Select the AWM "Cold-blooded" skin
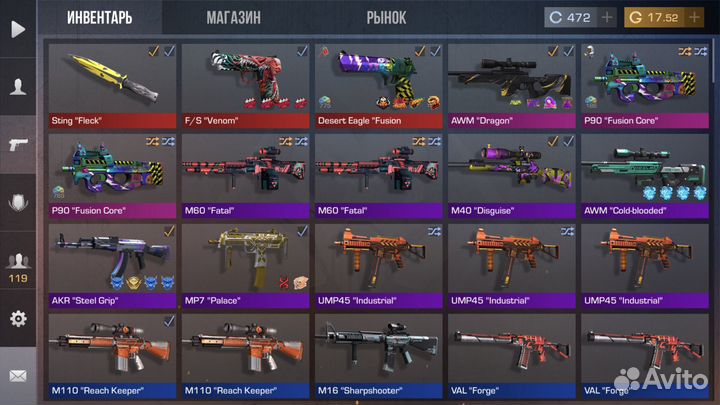This screenshot has height=405, width=720. (x=644, y=175)
